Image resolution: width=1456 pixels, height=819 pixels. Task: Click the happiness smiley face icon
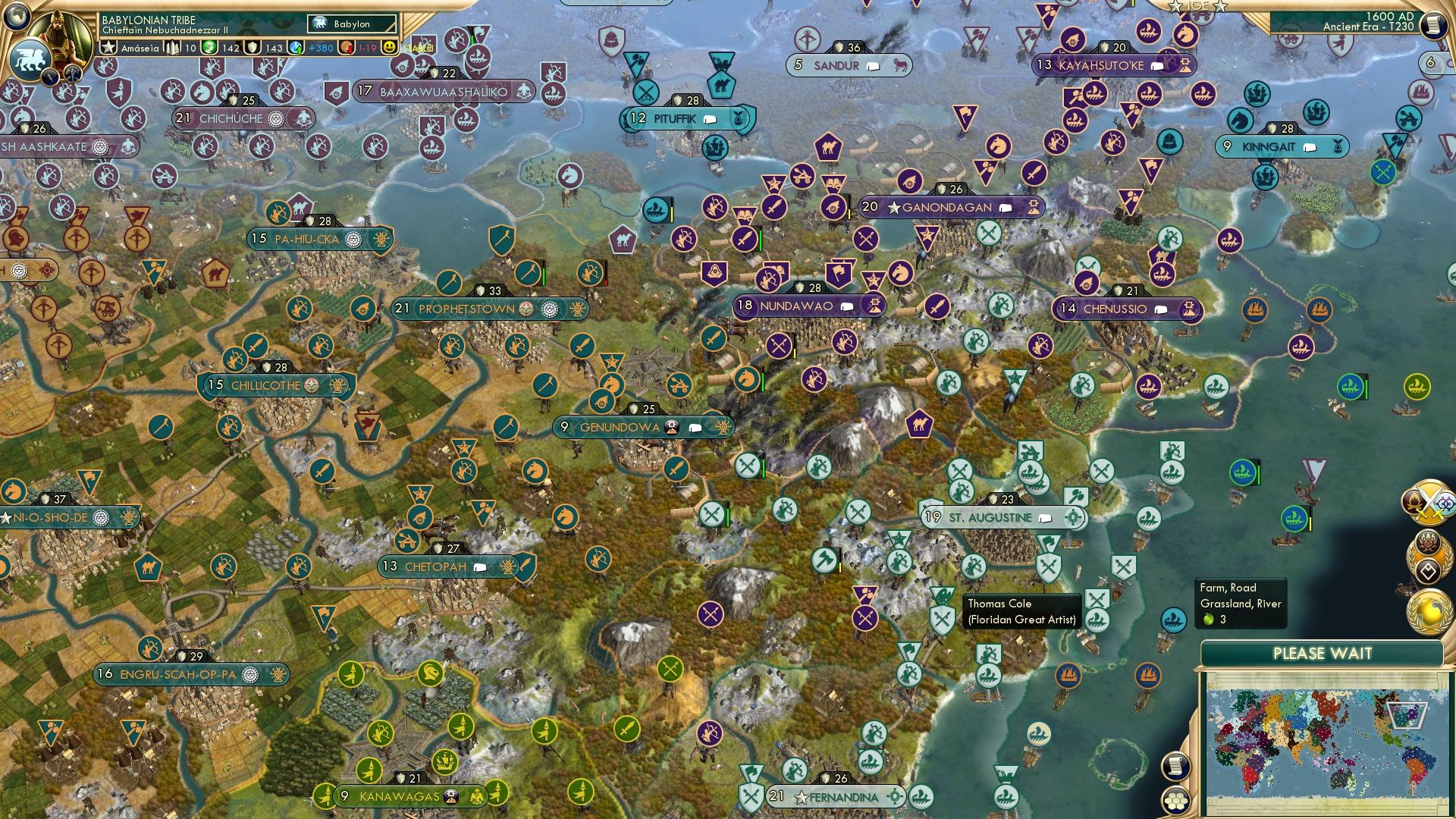pos(388,47)
